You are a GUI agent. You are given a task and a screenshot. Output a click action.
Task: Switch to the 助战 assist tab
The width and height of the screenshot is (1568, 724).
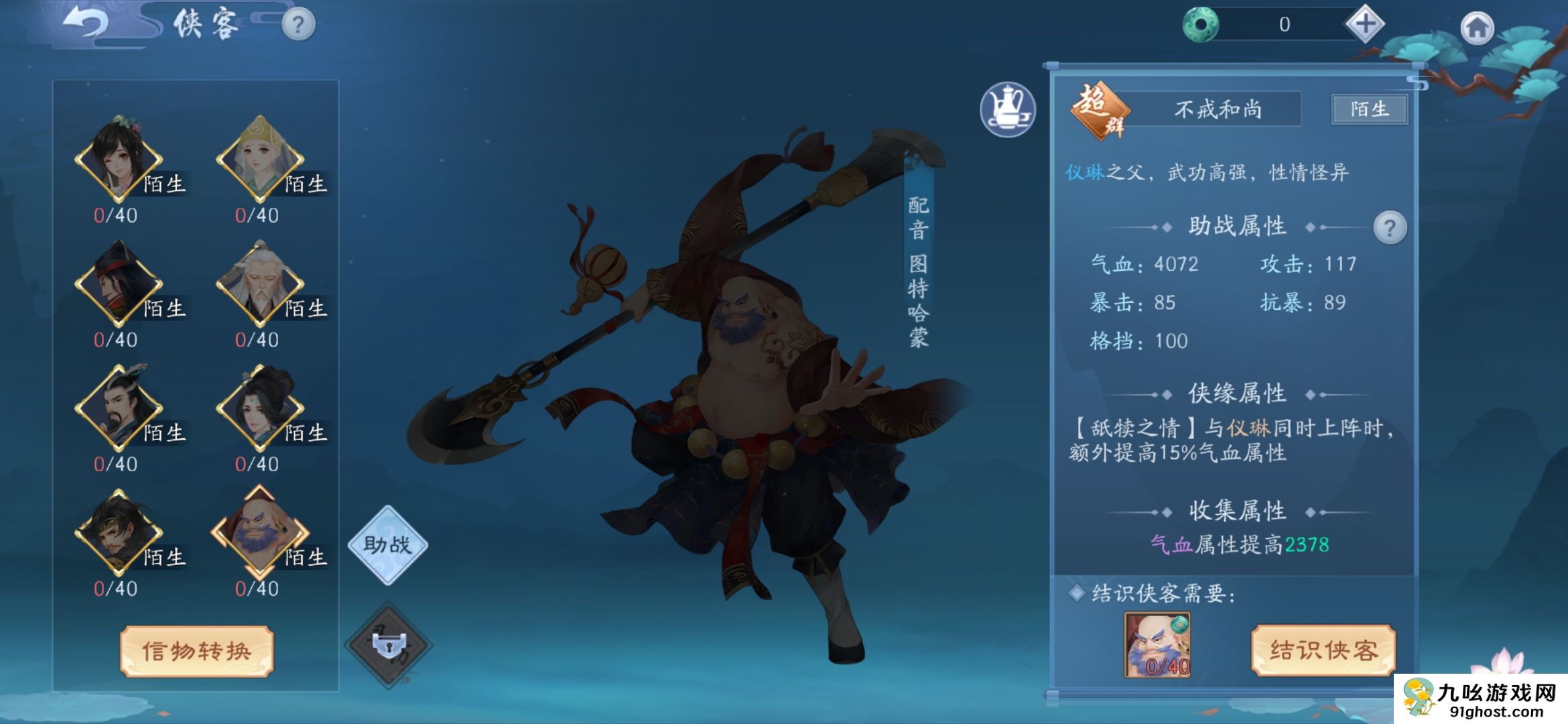[x=387, y=544]
